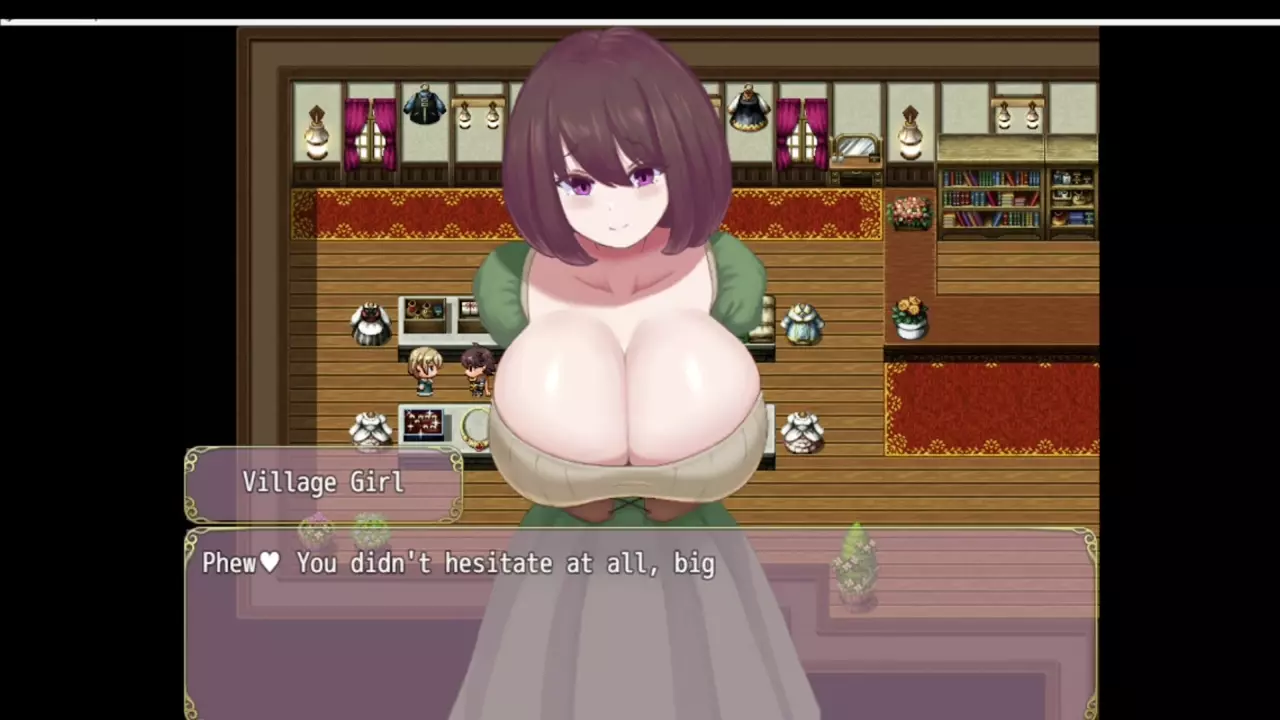This screenshot has height=720, width=1280.
Task: Advance the dialogue text in the message box
Action: pos(640,622)
